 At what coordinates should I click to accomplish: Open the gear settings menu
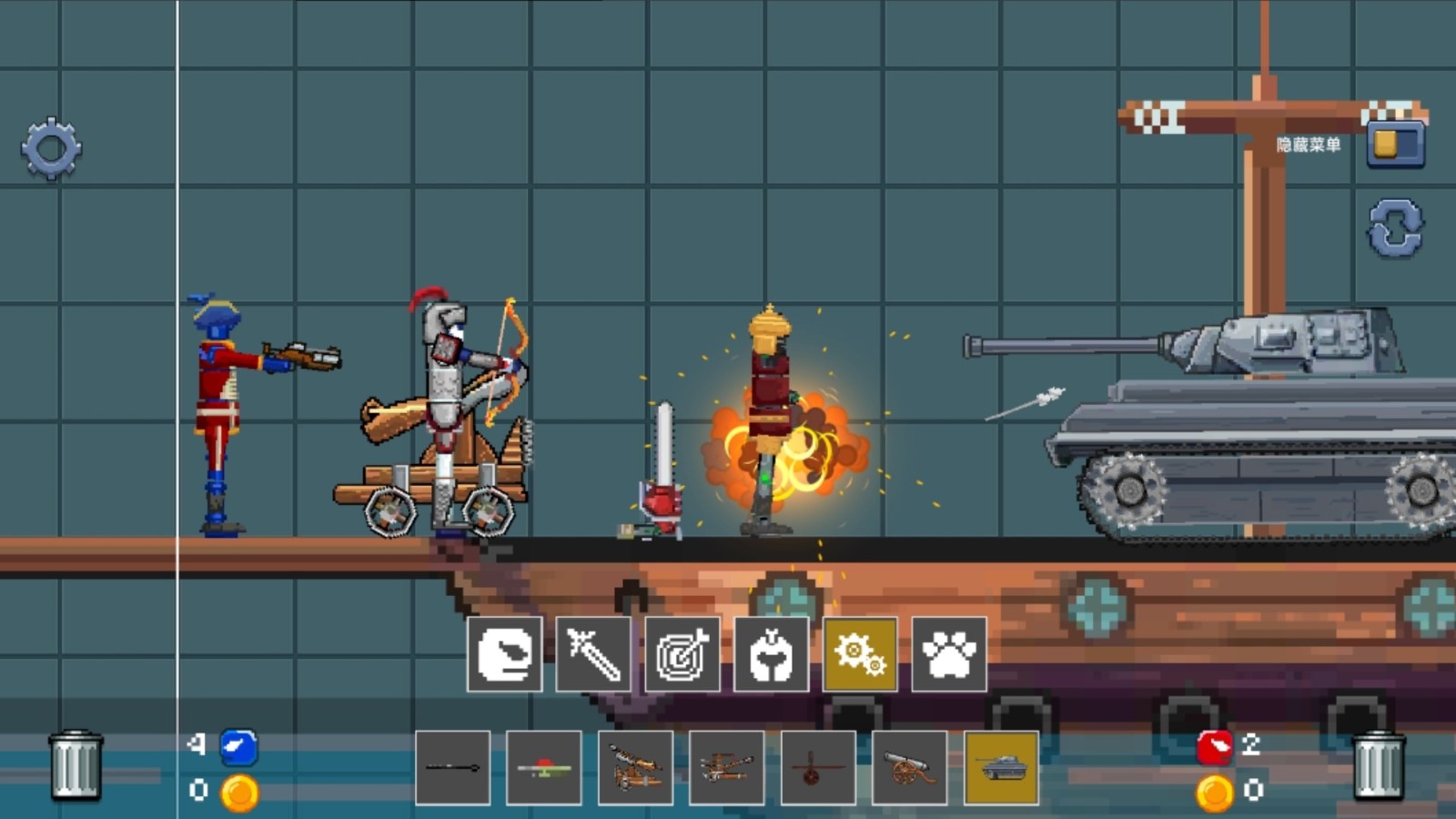tap(51, 148)
